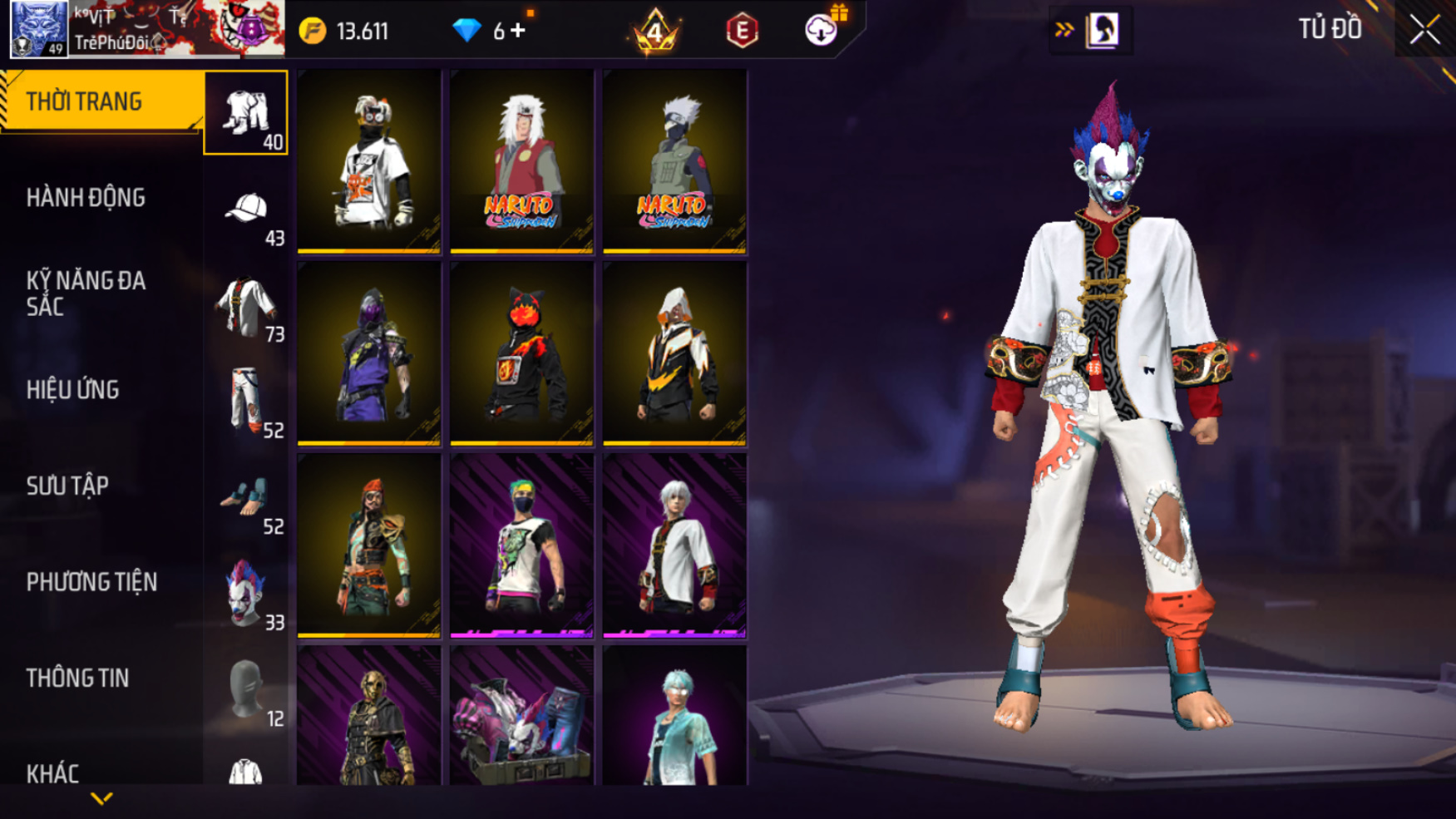This screenshot has width=1456, height=819.
Task: Open the HÀNH ĐỘNG category
Action: (x=86, y=198)
